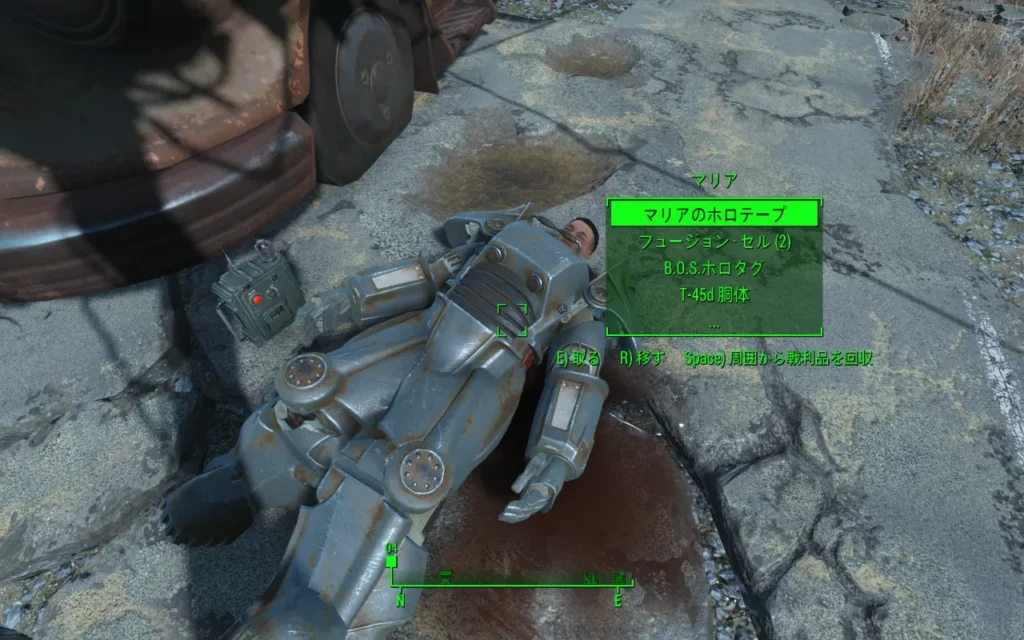The height and width of the screenshot is (640, 1024).
Task: Pick the T-45d 胴体 loot row
Action: tap(714, 296)
